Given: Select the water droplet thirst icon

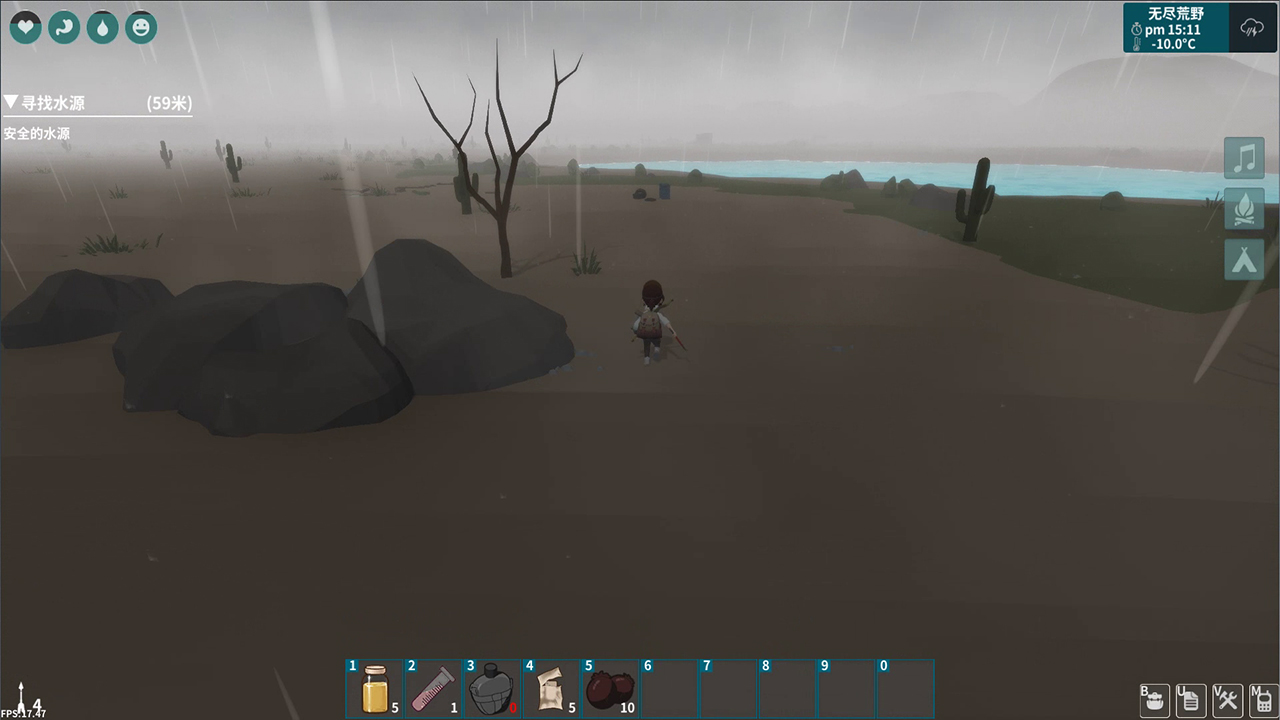Looking at the screenshot, I should pos(102,27).
